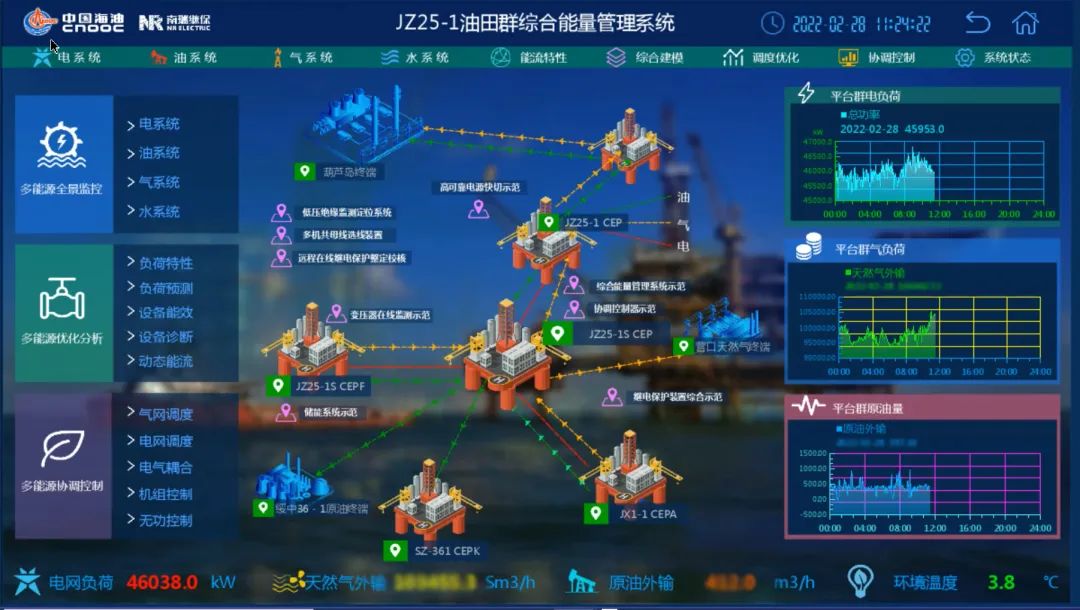The width and height of the screenshot is (1080, 610).
Task: Choose 负荷预测 from the left menu
Action: point(165,288)
